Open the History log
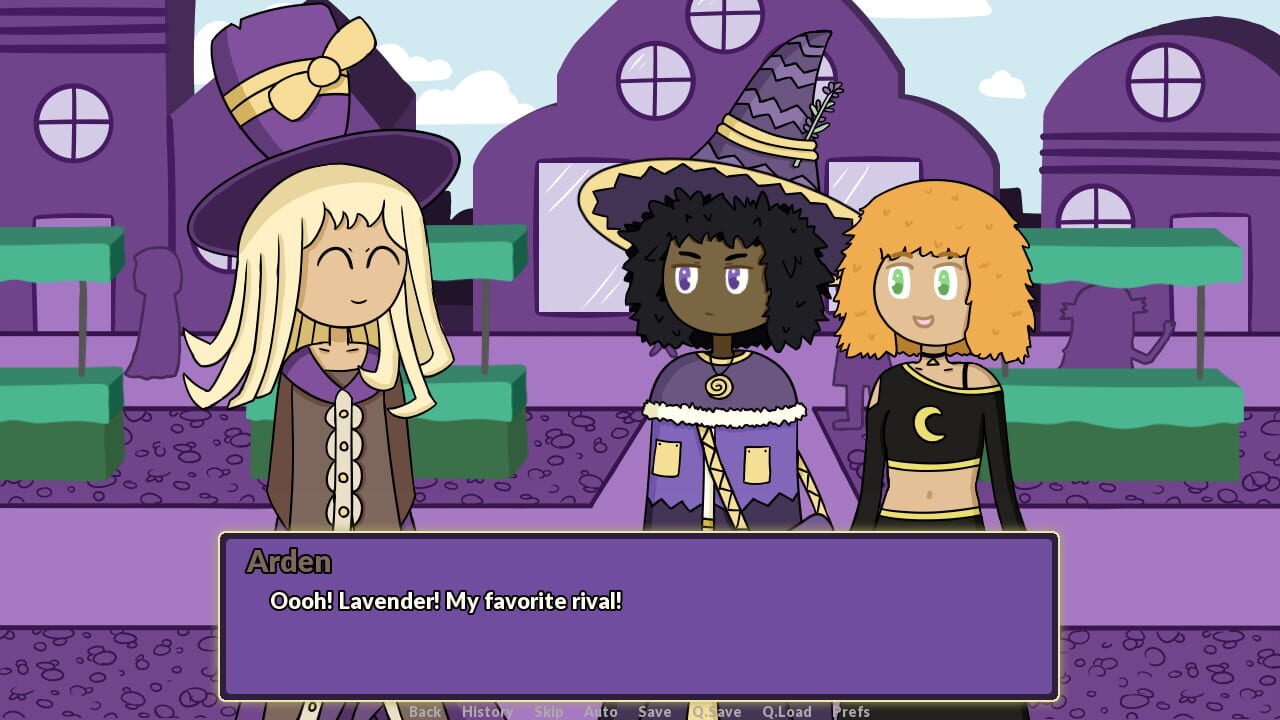Image resolution: width=1280 pixels, height=720 pixels. point(486,712)
